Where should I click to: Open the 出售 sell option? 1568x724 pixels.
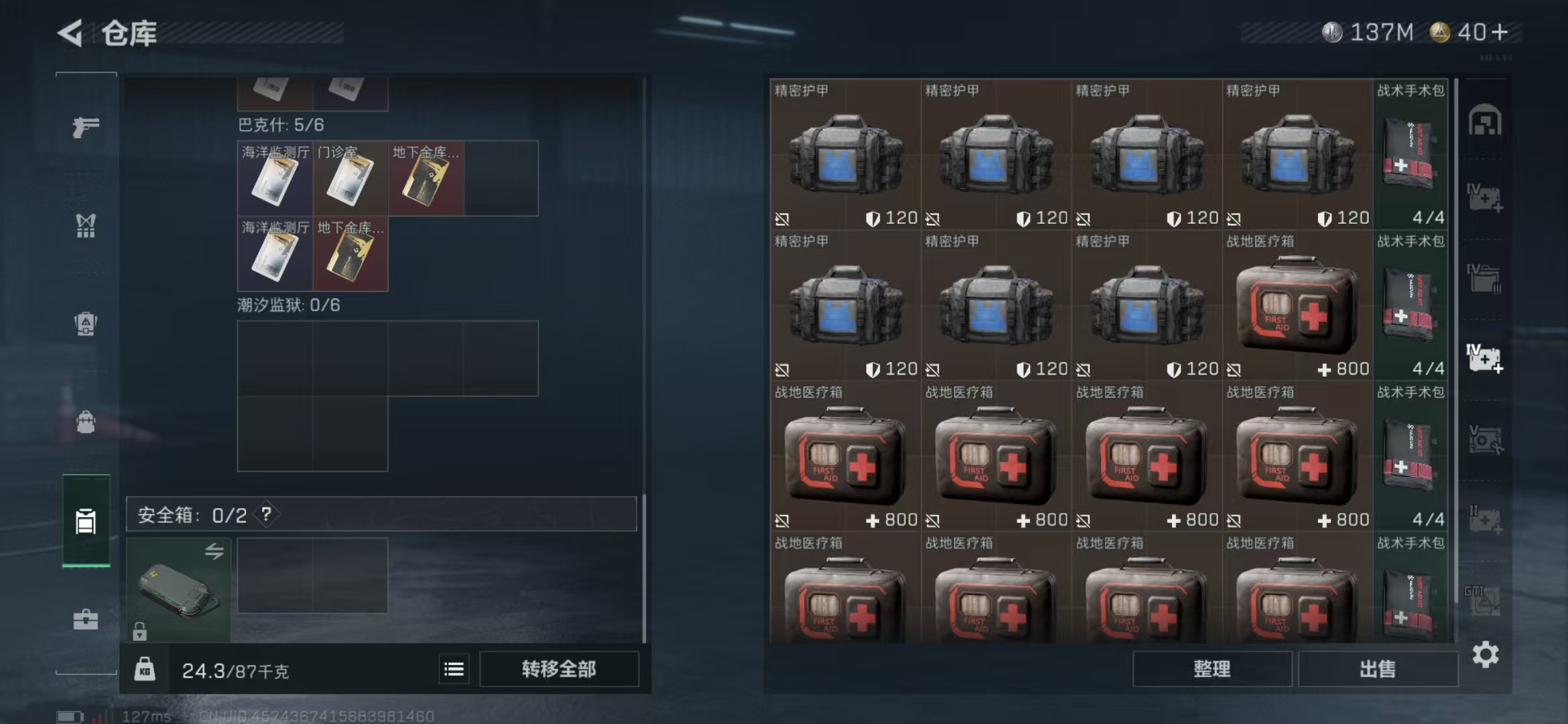point(1378,669)
